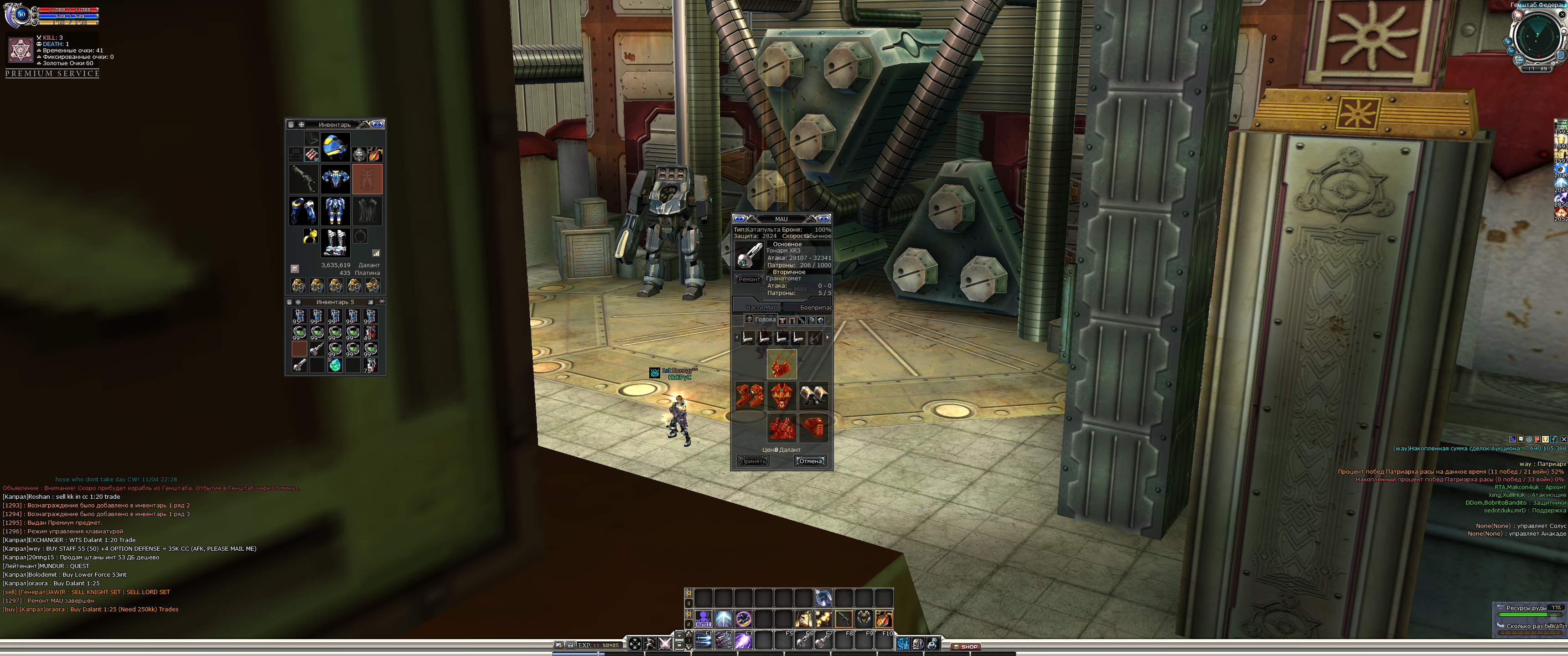Close the main Инвентарь window
Screen dimensions: 1568x656
coord(378,124)
